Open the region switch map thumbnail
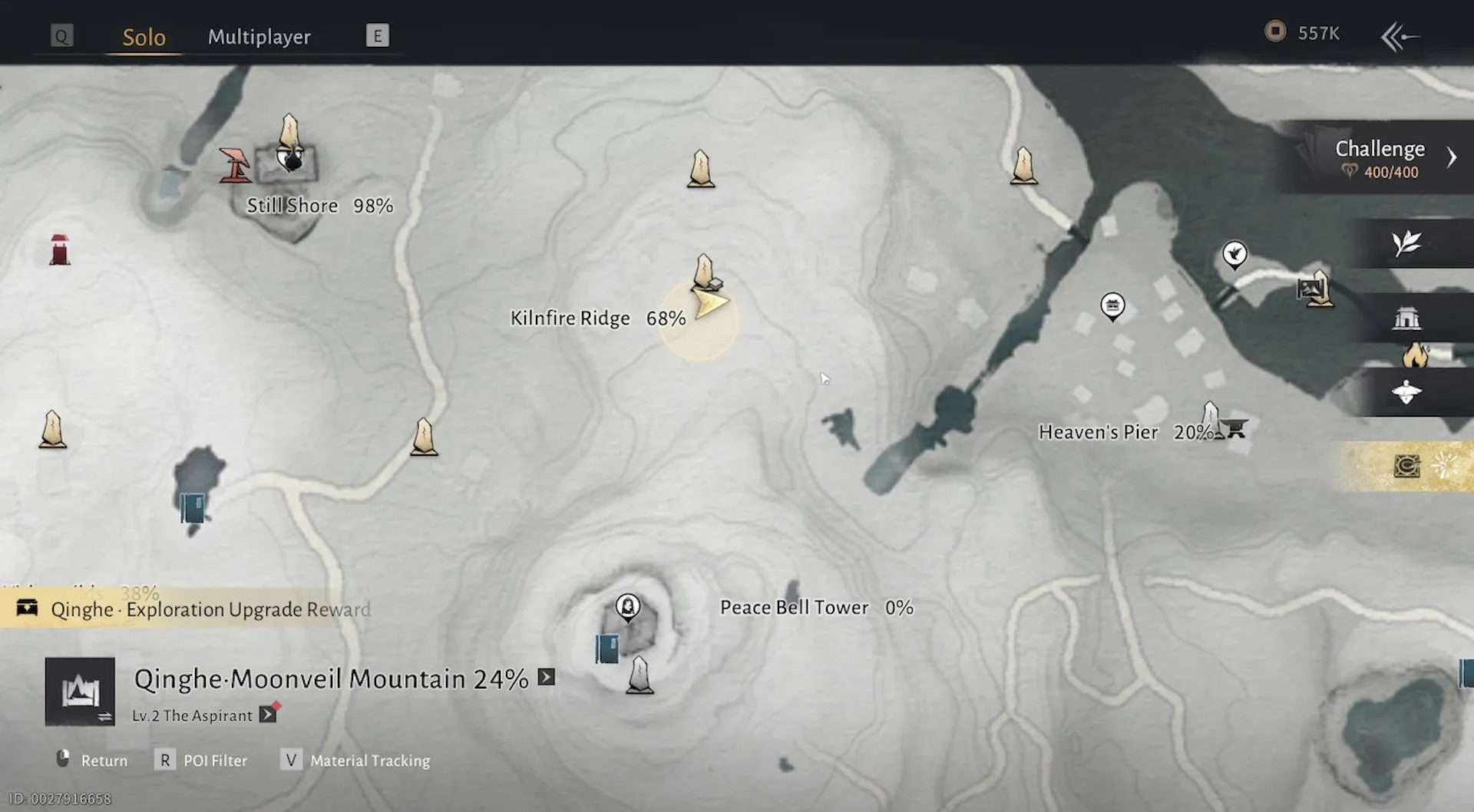This screenshot has height=812, width=1474. pos(80,692)
